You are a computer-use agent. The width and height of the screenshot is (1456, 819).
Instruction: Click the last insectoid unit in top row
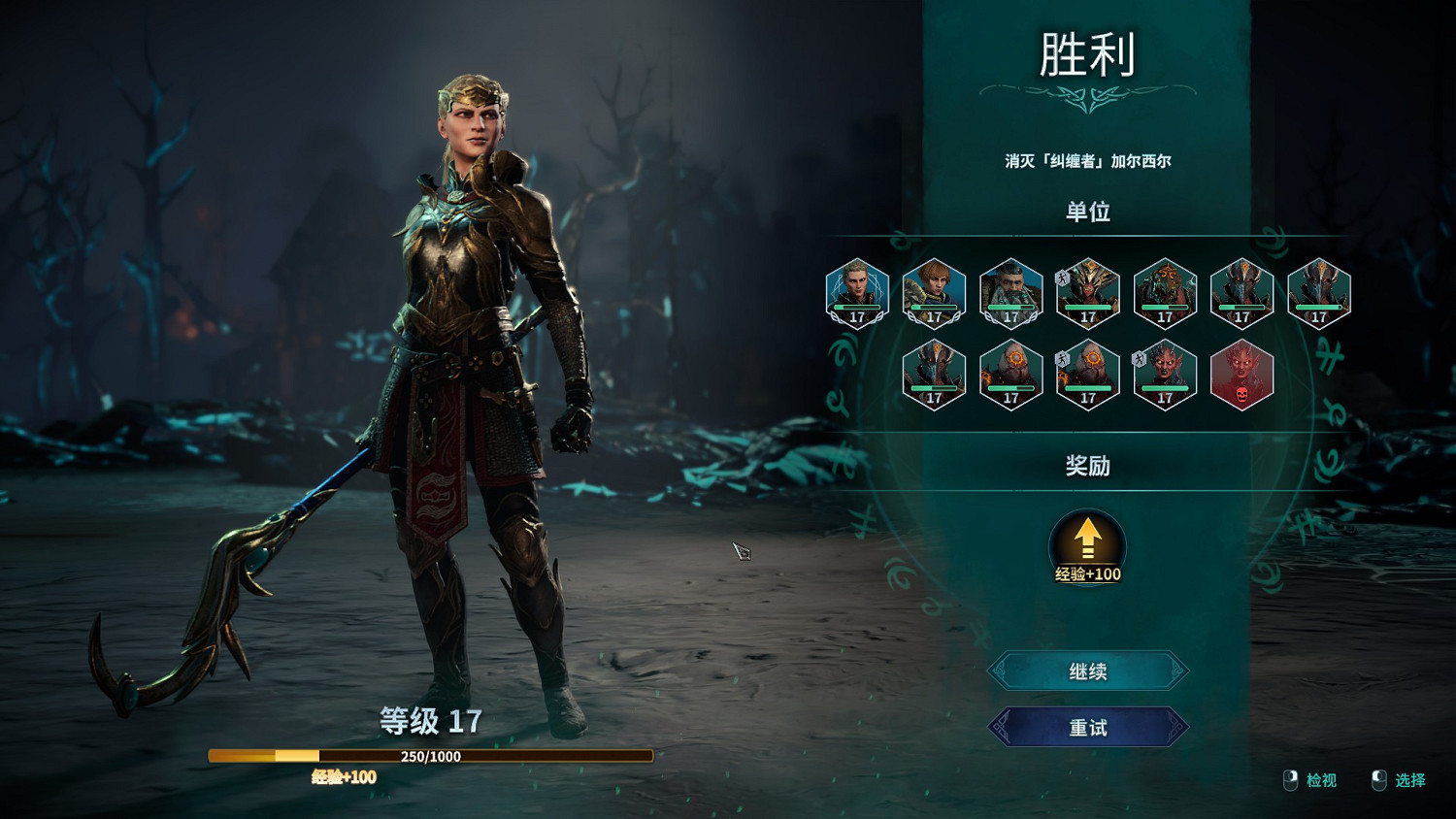[1317, 294]
